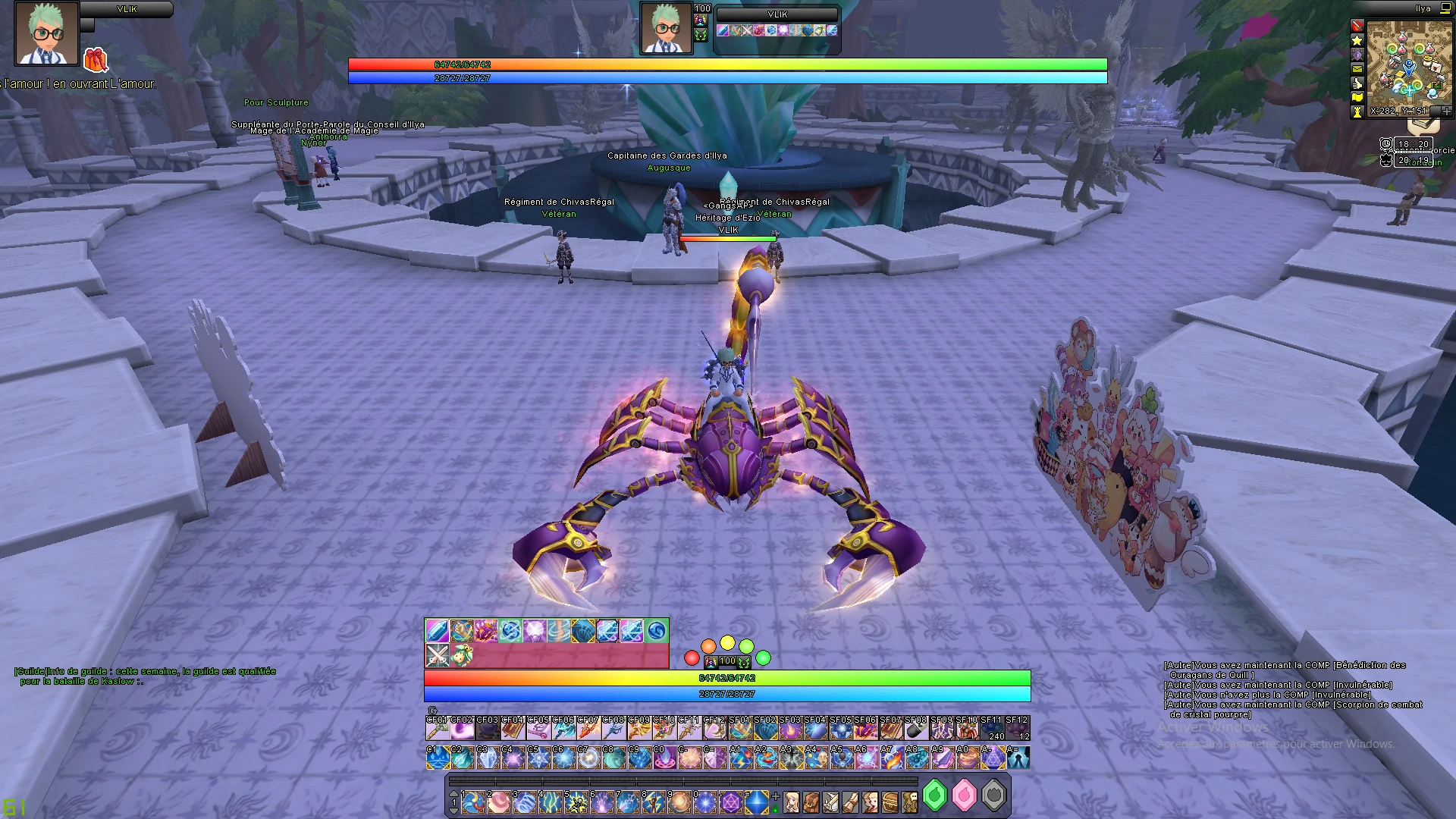This screenshot has height=819, width=1456.
Task: Click the yellow stat orb above the hotbar
Action: tap(727, 643)
